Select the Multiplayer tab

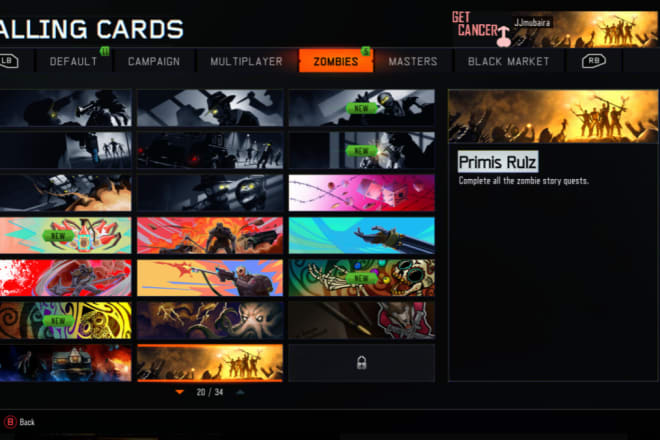click(246, 61)
